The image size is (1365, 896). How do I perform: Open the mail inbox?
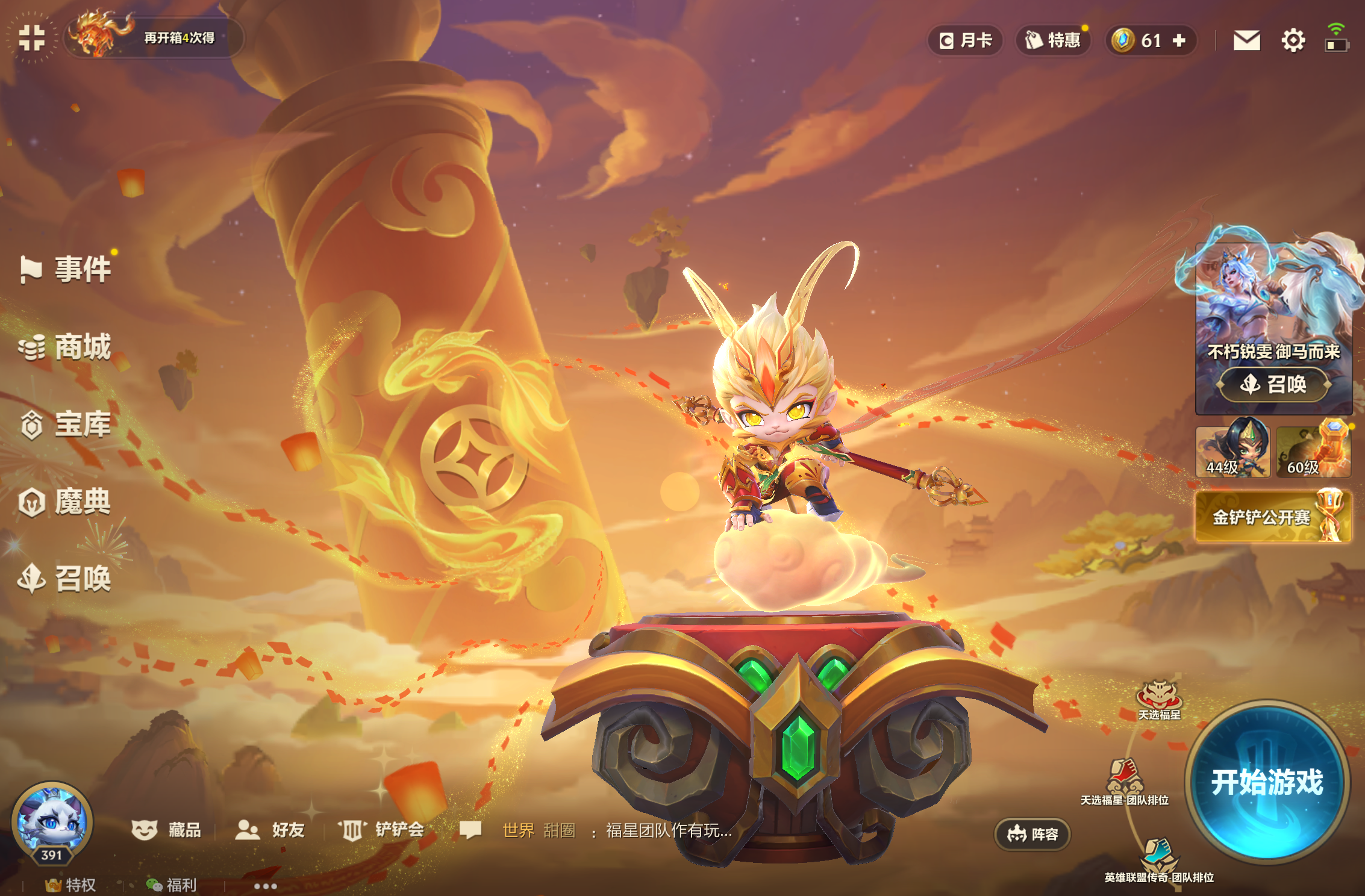click(x=1246, y=40)
